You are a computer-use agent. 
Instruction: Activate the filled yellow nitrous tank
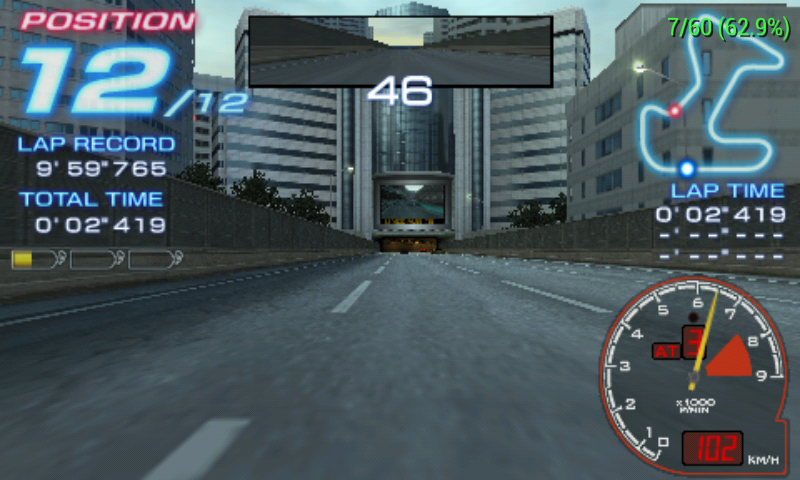[36, 260]
